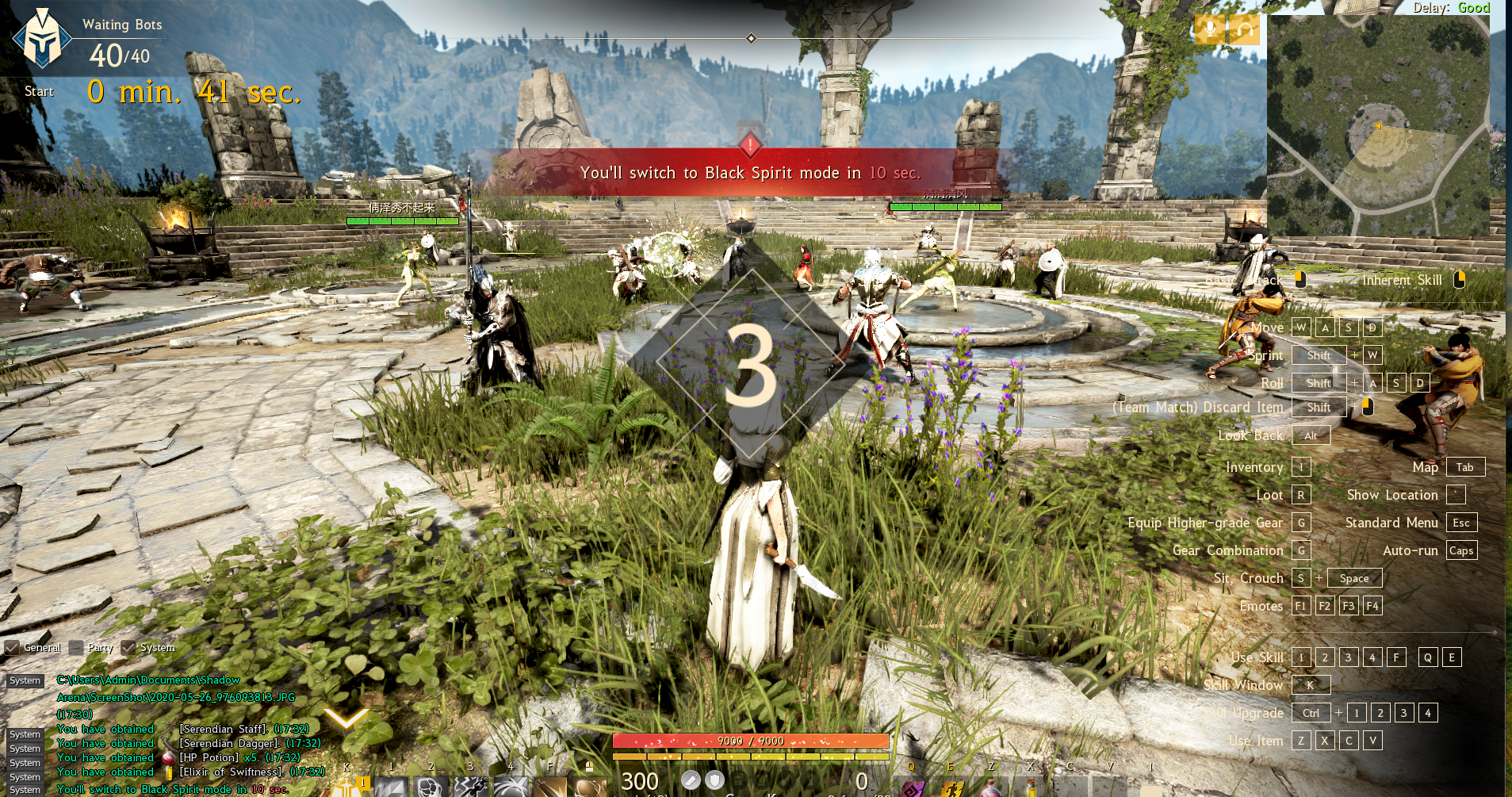Viewport: 1512px width, 797px height.
Task: Use the Elixir of Swiftness in the X slot
Action: [1031, 790]
